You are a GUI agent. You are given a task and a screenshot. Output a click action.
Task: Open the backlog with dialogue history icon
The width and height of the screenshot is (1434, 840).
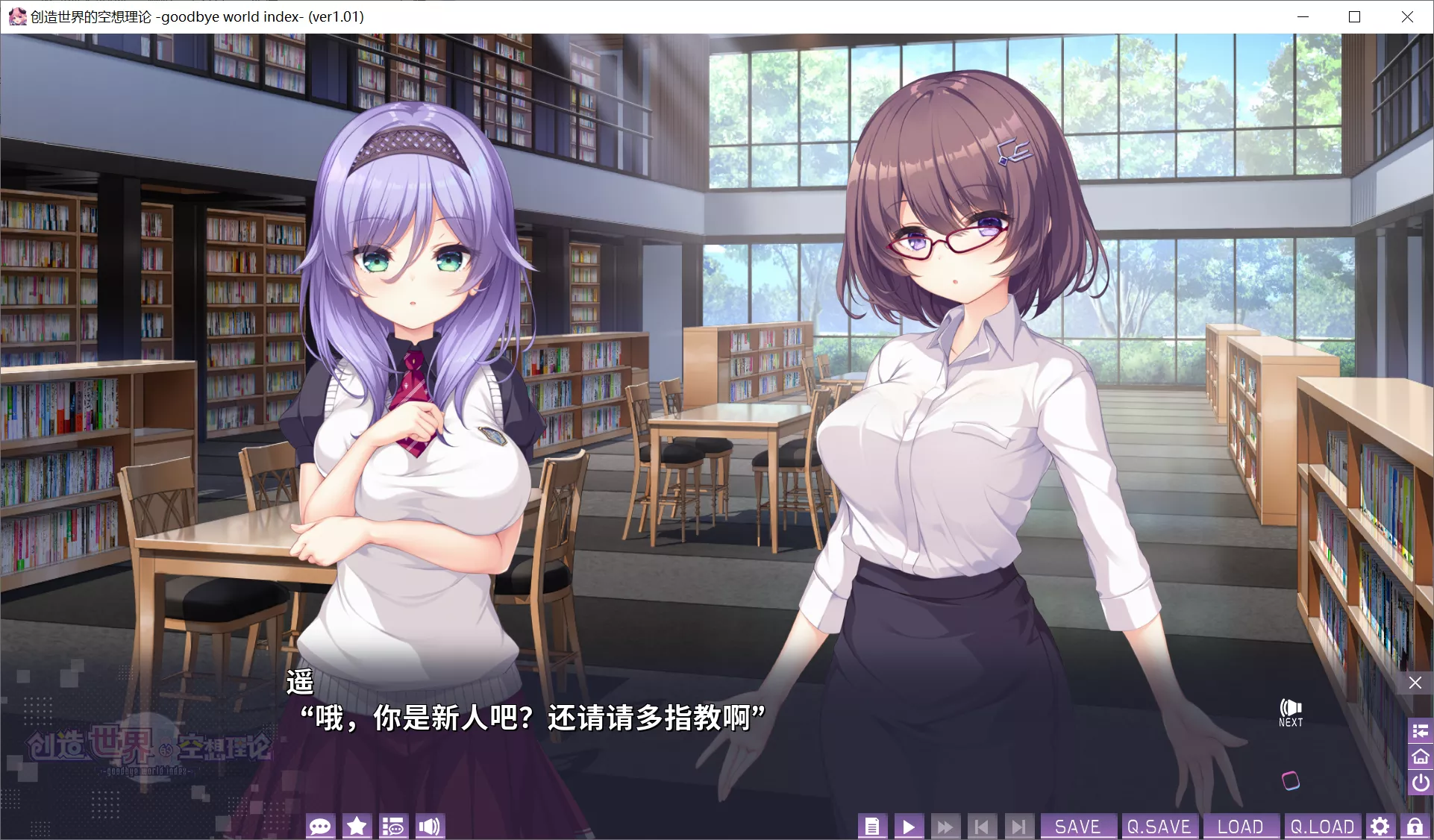tap(393, 826)
